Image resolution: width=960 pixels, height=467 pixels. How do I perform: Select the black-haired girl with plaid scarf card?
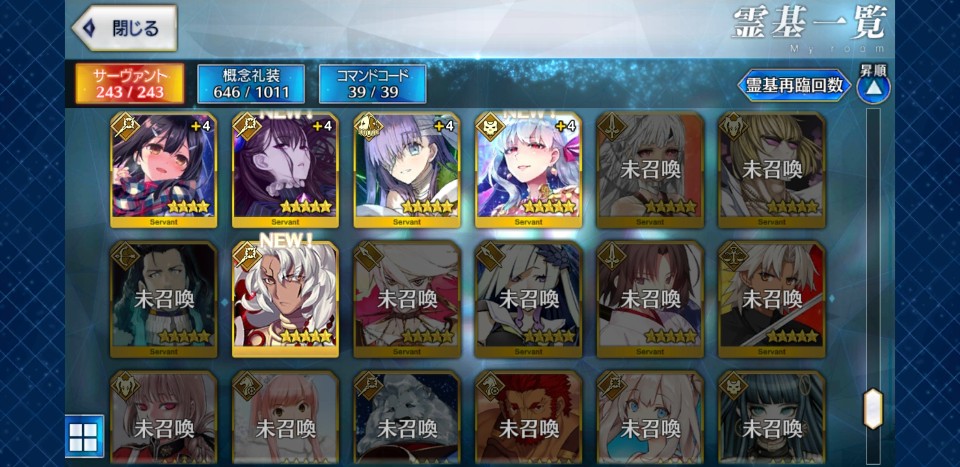[x=163, y=170]
